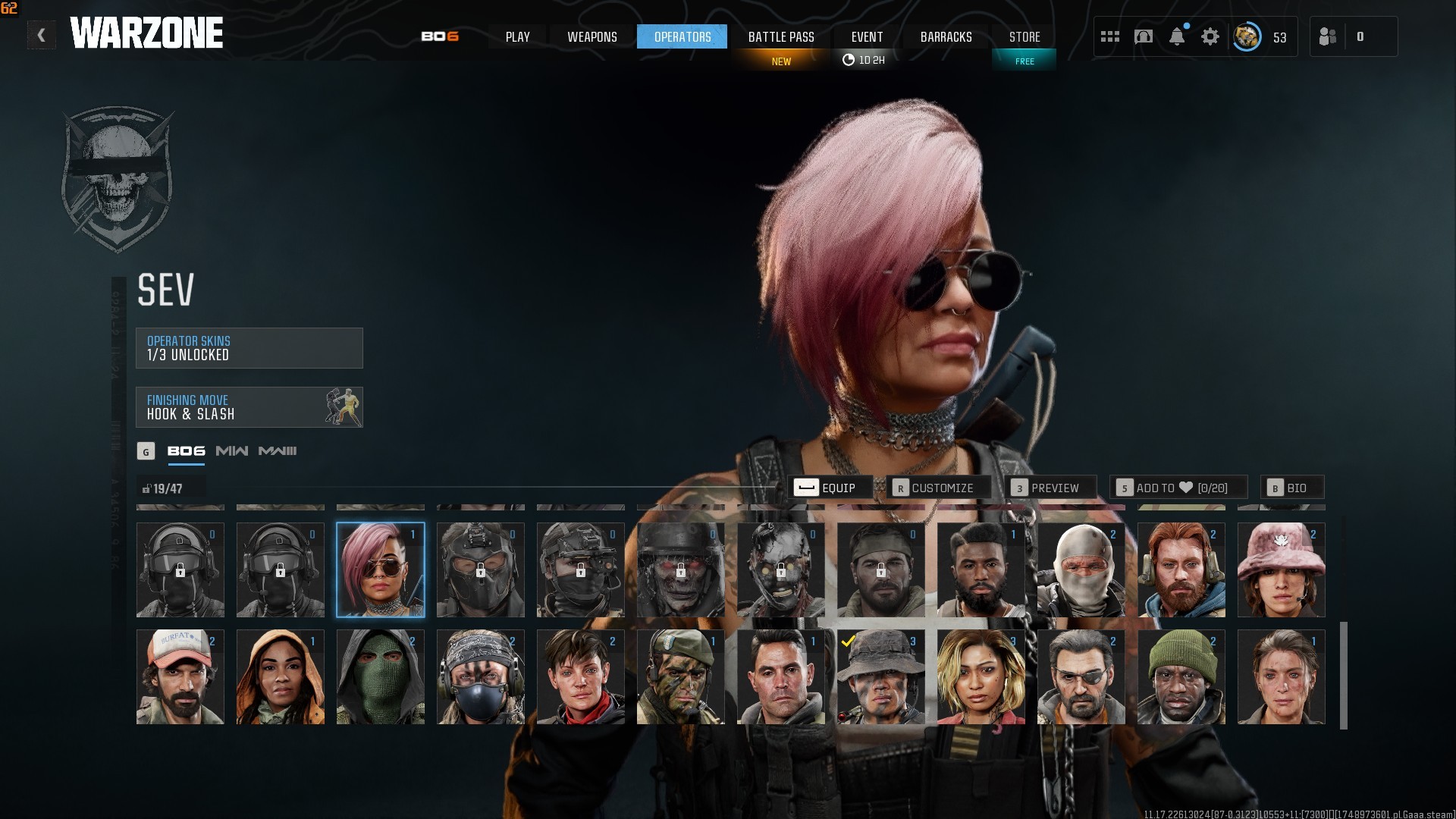View the operator Bio
Viewport: 1456px width, 819px height.
coord(1291,488)
